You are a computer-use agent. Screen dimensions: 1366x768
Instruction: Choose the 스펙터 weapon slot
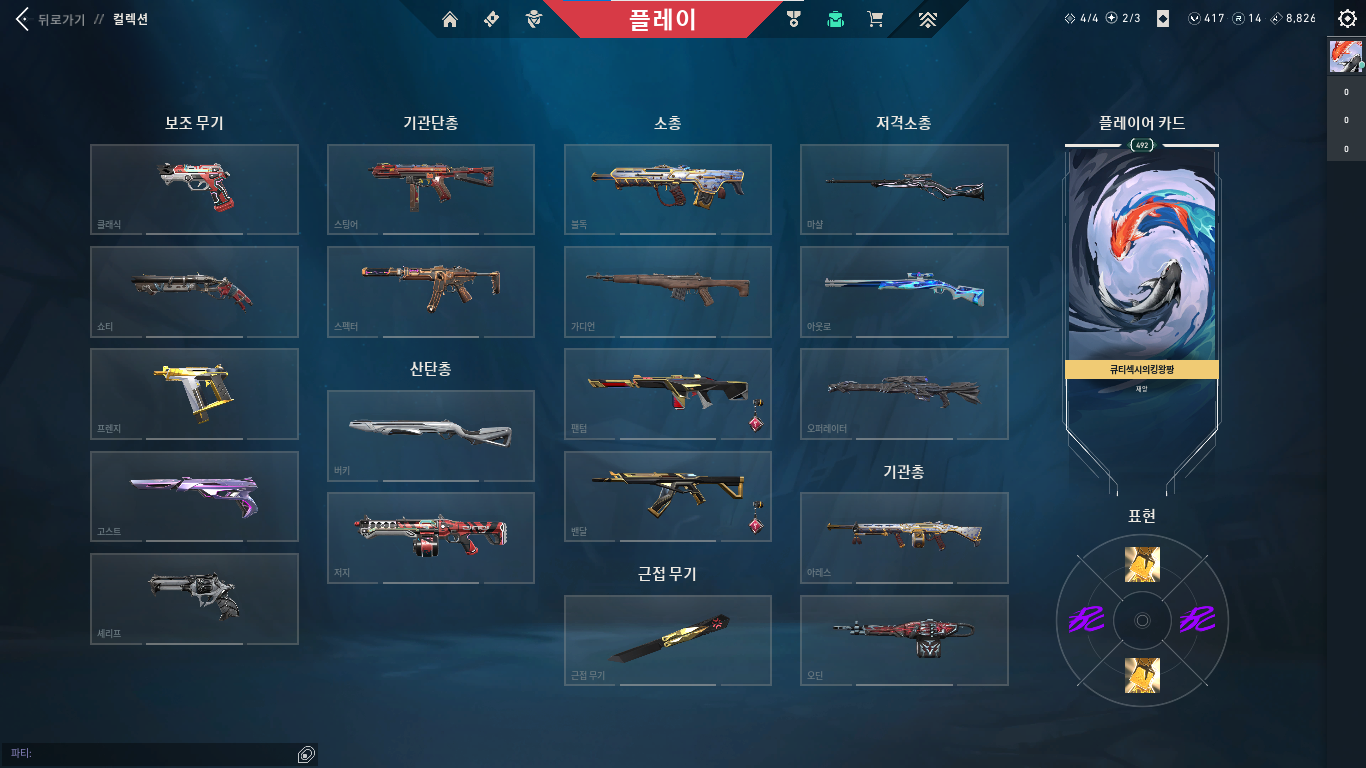point(431,291)
